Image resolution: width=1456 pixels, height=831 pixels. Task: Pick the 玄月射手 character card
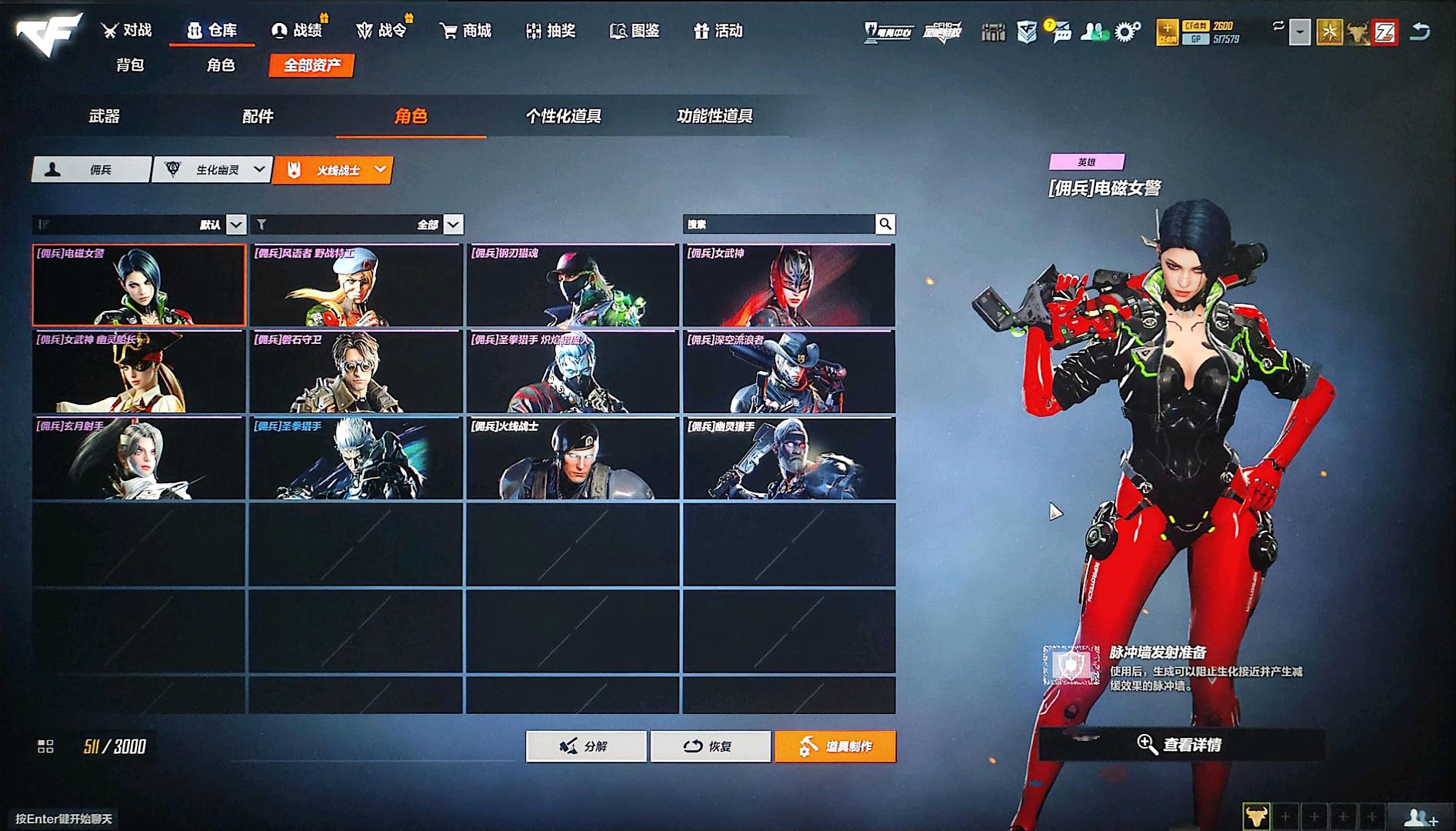tap(138, 459)
